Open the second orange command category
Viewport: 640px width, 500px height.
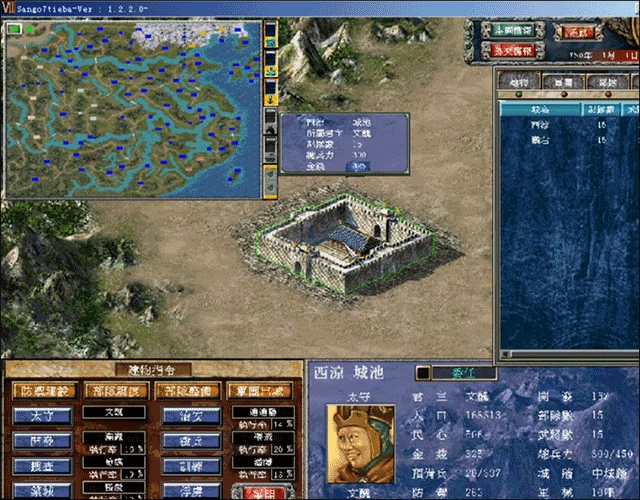tap(113, 390)
